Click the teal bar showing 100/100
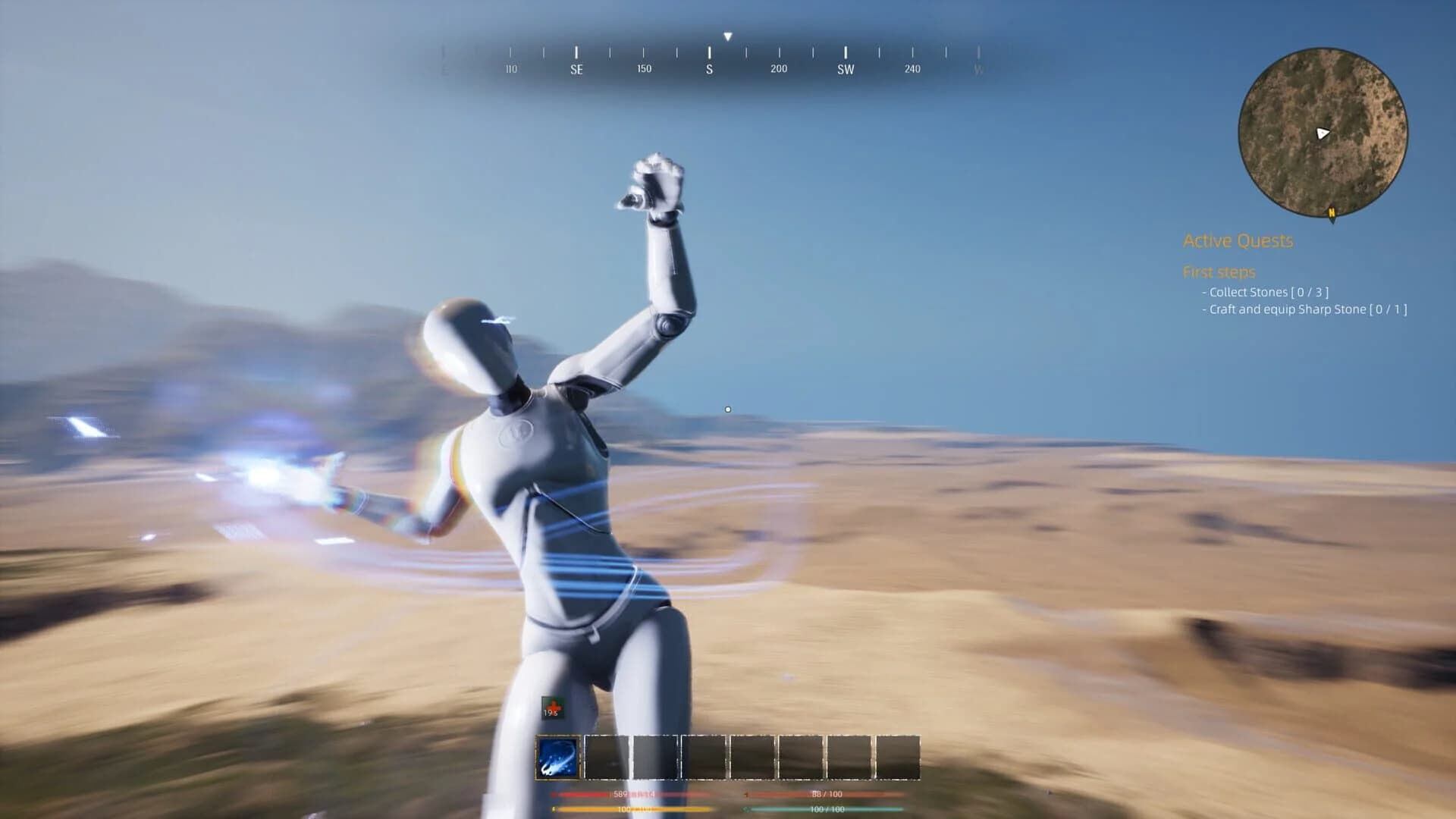Image resolution: width=1456 pixels, height=819 pixels. (x=823, y=810)
